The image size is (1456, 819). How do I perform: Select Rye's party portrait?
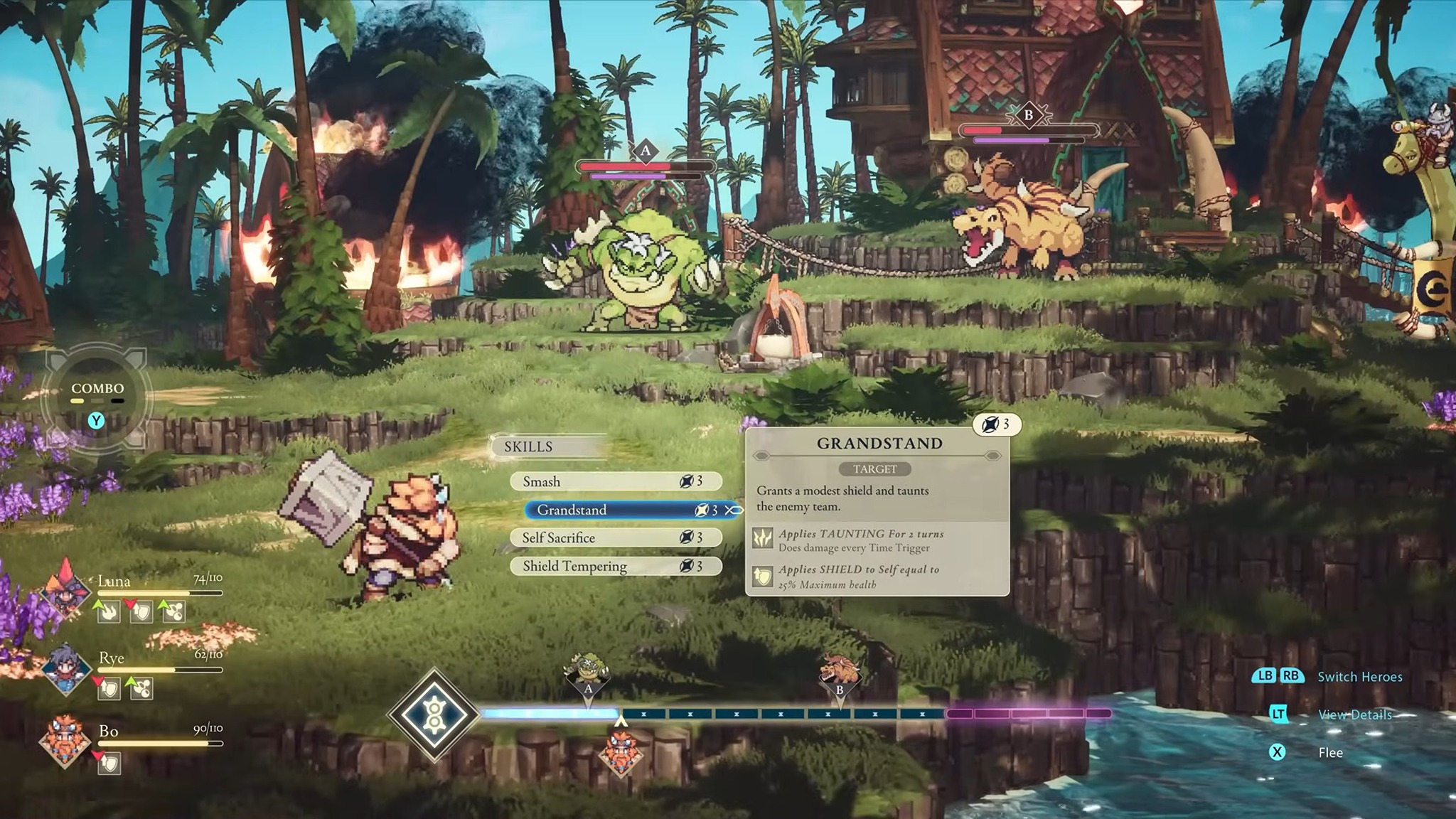tap(65, 668)
